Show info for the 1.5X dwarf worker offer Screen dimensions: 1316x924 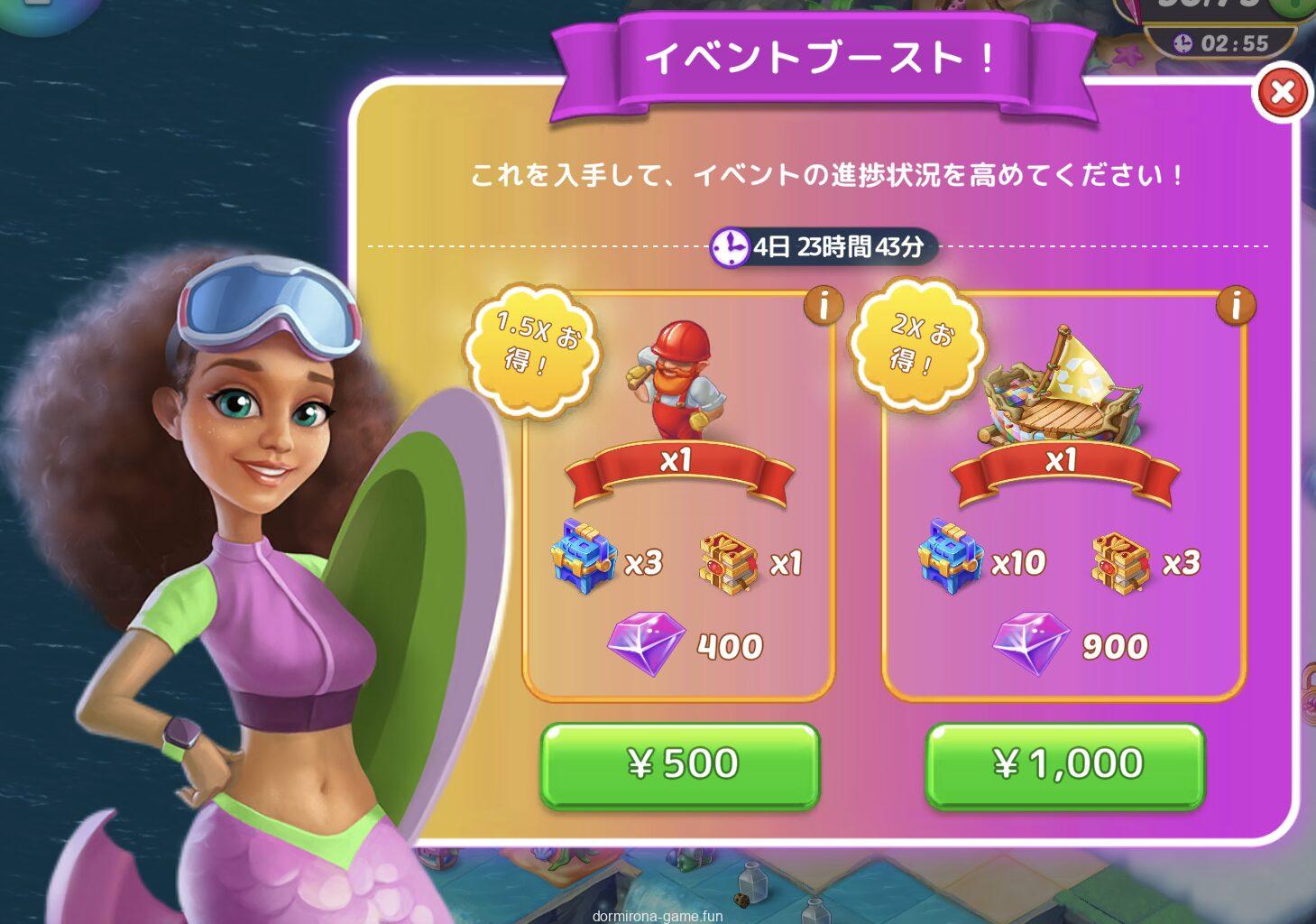pyautogui.click(x=823, y=306)
